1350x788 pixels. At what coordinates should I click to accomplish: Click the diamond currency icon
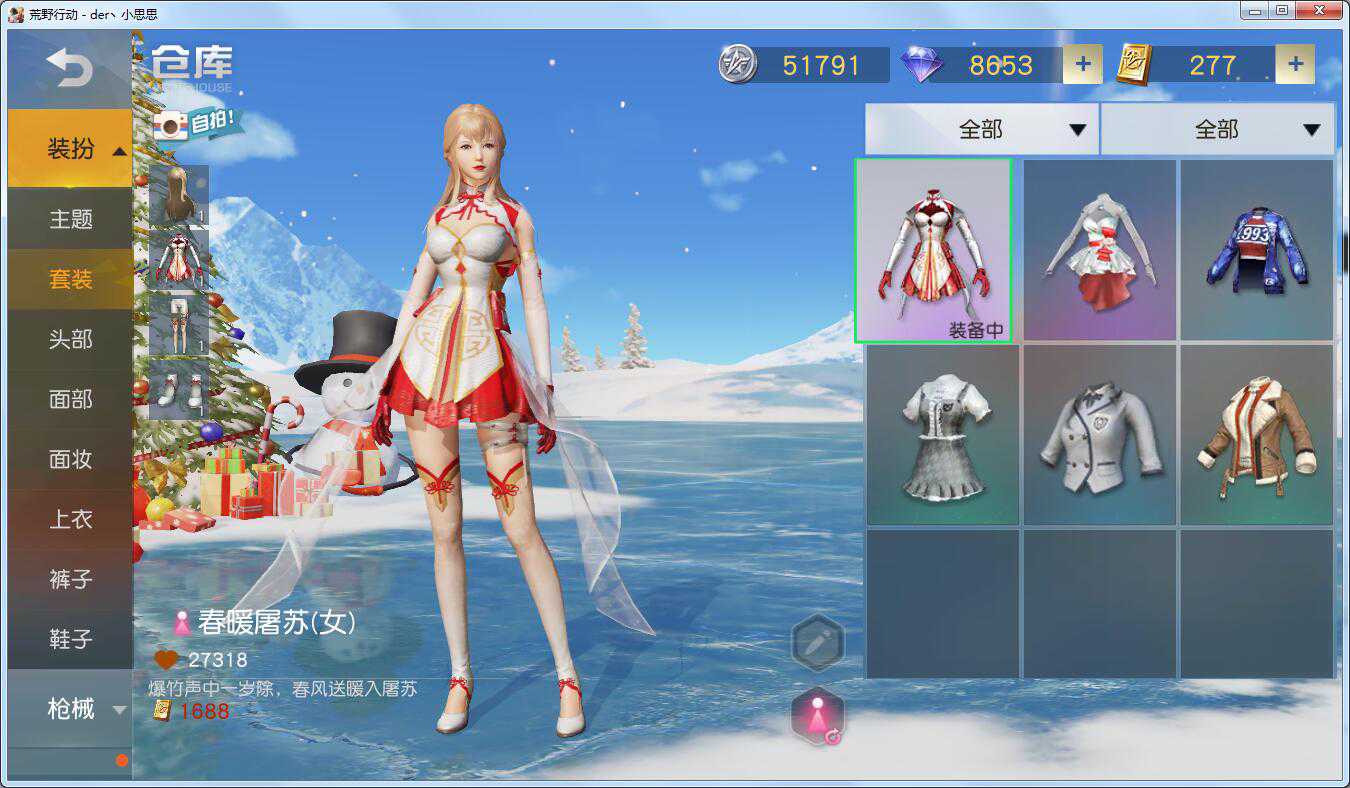(x=919, y=64)
